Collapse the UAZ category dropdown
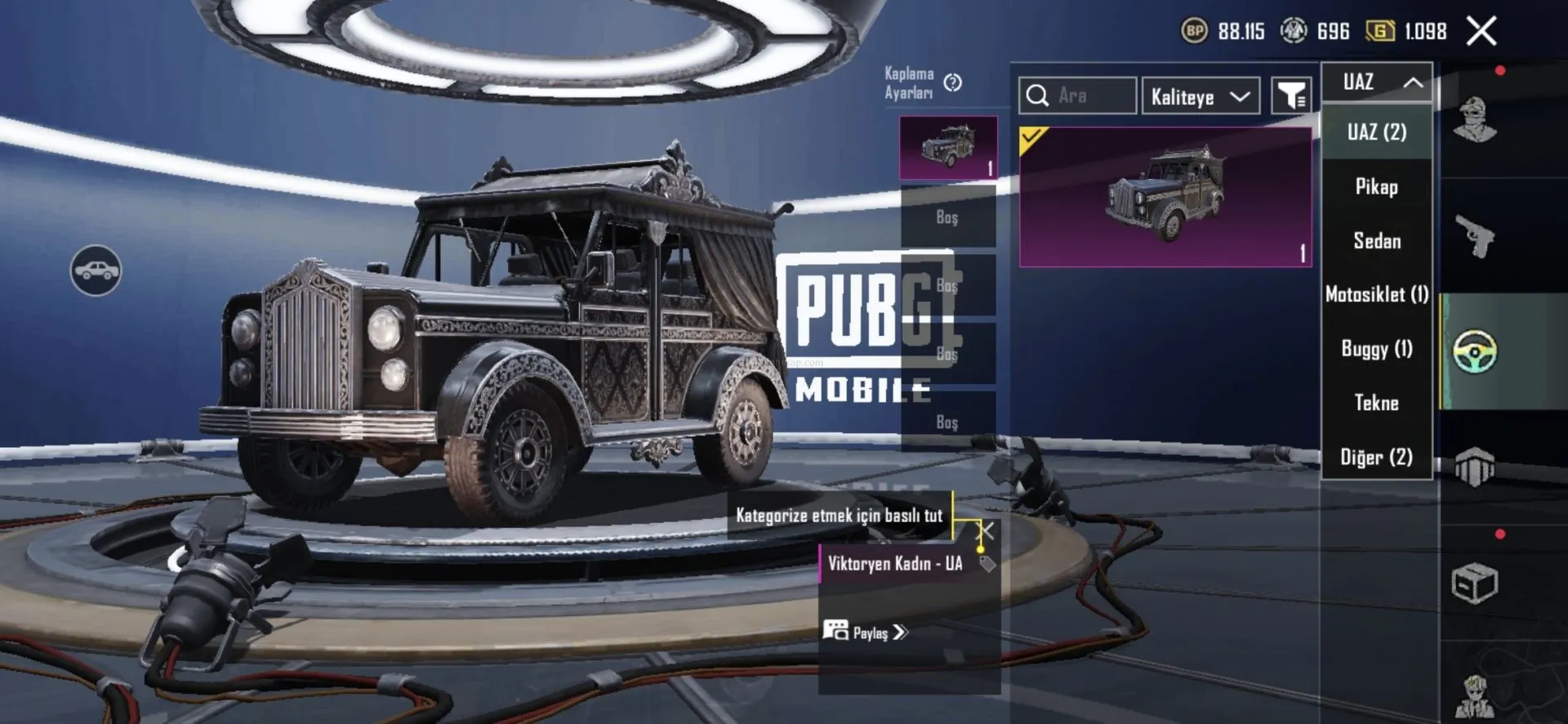This screenshot has width=1568, height=724. click(1377, 82)
